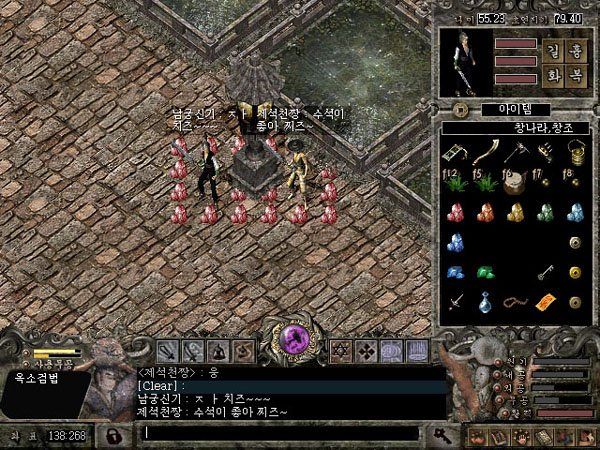Select the pickaxe in the inventory
Image resolution: width=600 pixels, height=450 pixels.
point(515,152)
